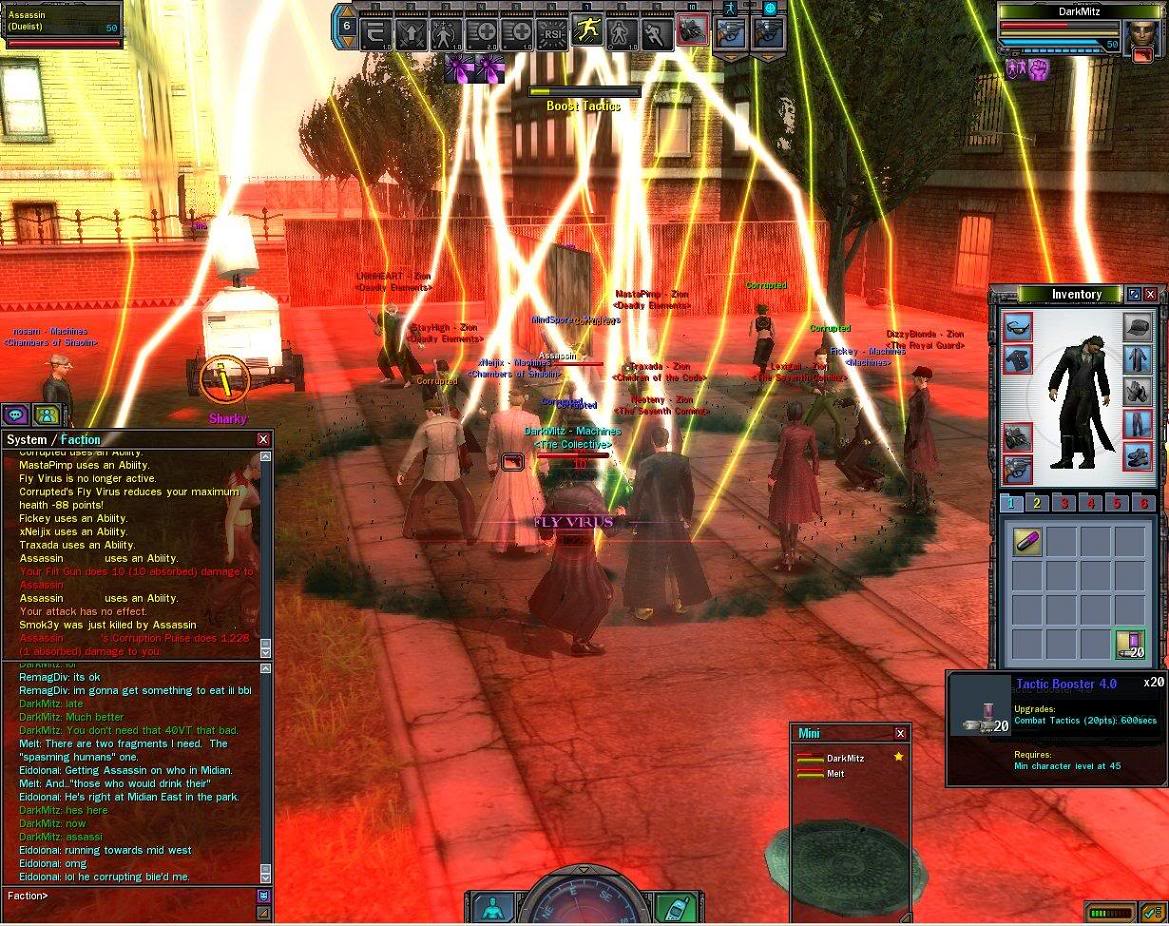Image resolution: width=1169 pixels, height=926 pixels.
Task: Click the equipped revolver slot in Inventory
Action: [x=1018, y=469]
